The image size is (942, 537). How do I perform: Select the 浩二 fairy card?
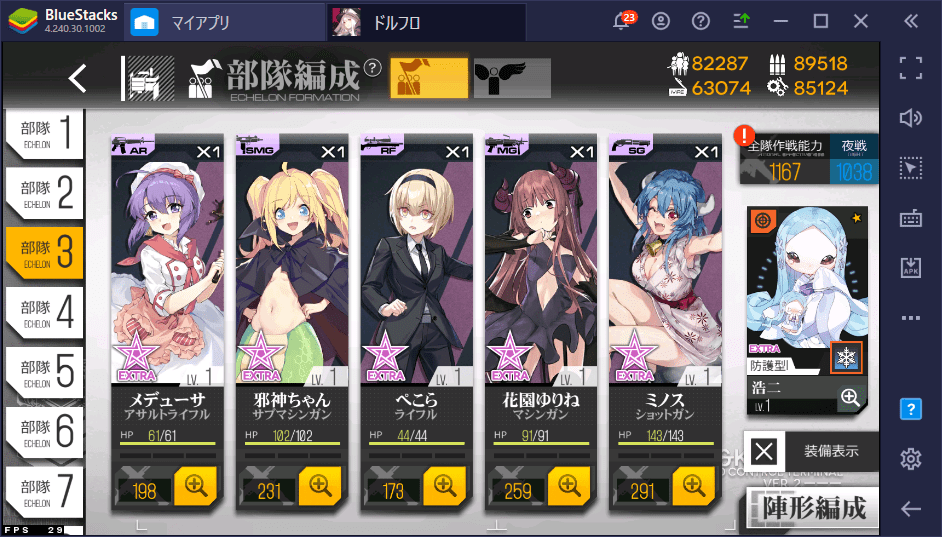(x=805, y=300)
